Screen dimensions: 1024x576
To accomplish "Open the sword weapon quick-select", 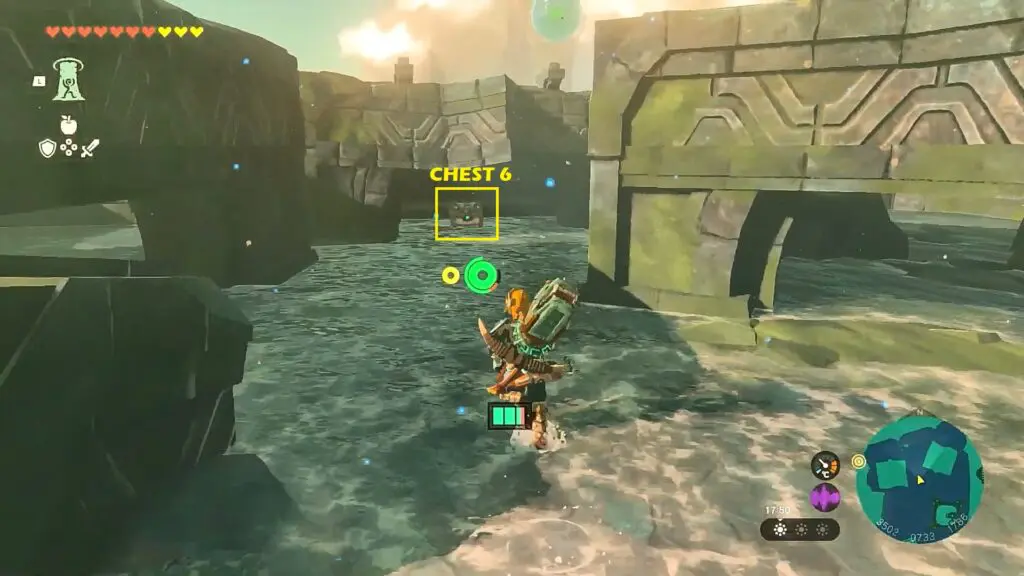I will pos(90,148).
